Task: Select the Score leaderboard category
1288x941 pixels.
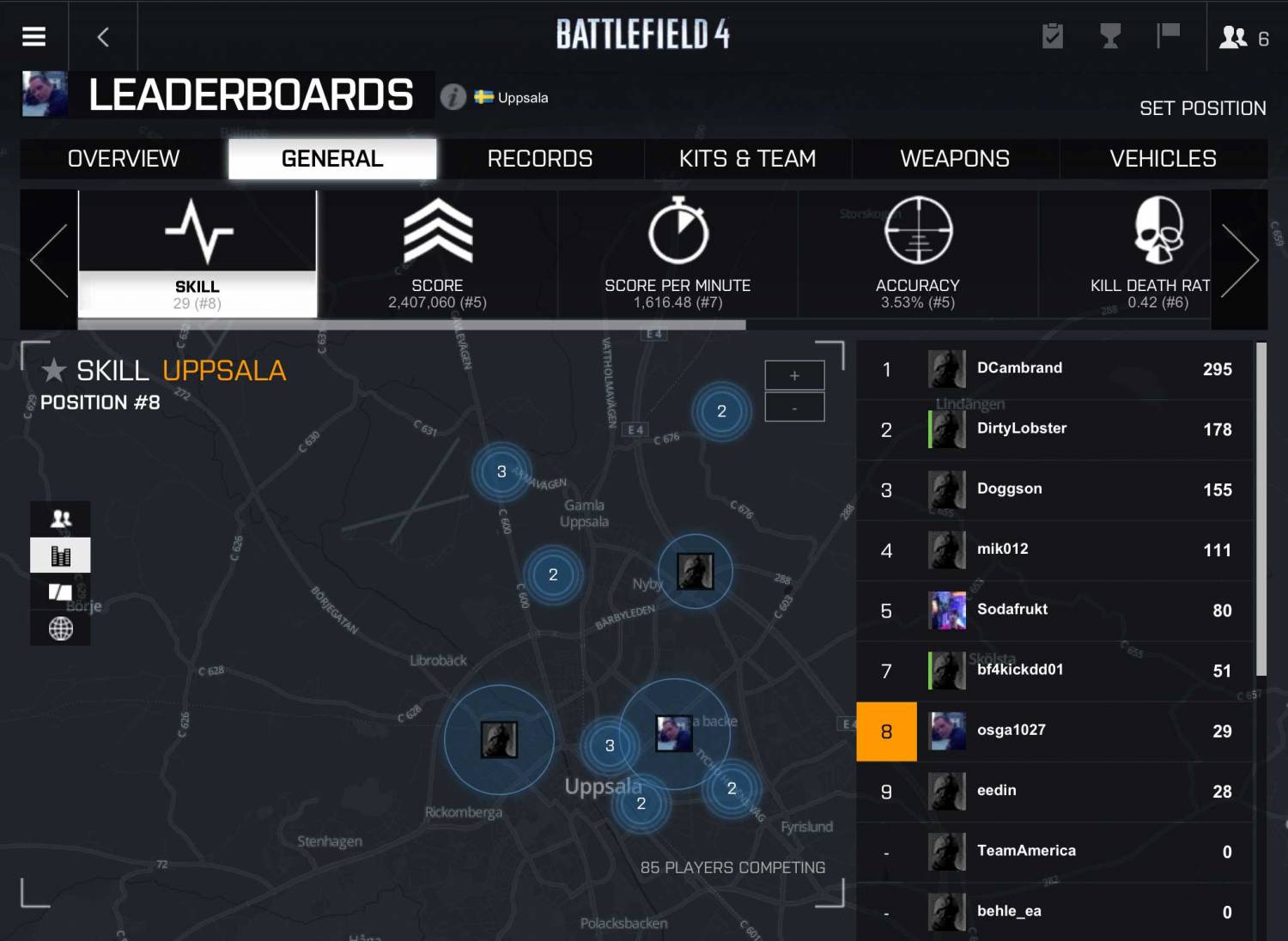Action: [x=437, y=254]
